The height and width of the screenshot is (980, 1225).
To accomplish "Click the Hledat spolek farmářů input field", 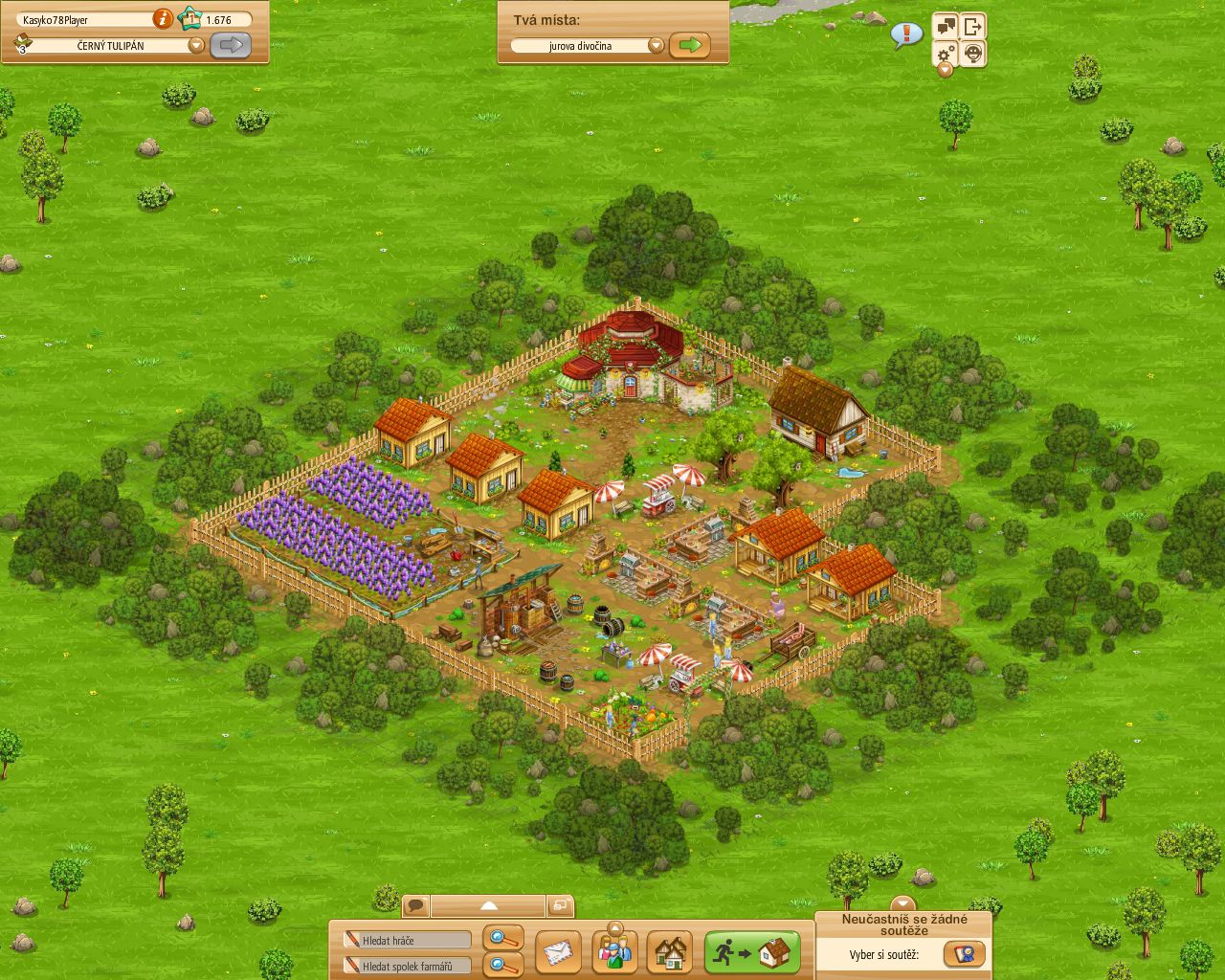I will point(407,965).
